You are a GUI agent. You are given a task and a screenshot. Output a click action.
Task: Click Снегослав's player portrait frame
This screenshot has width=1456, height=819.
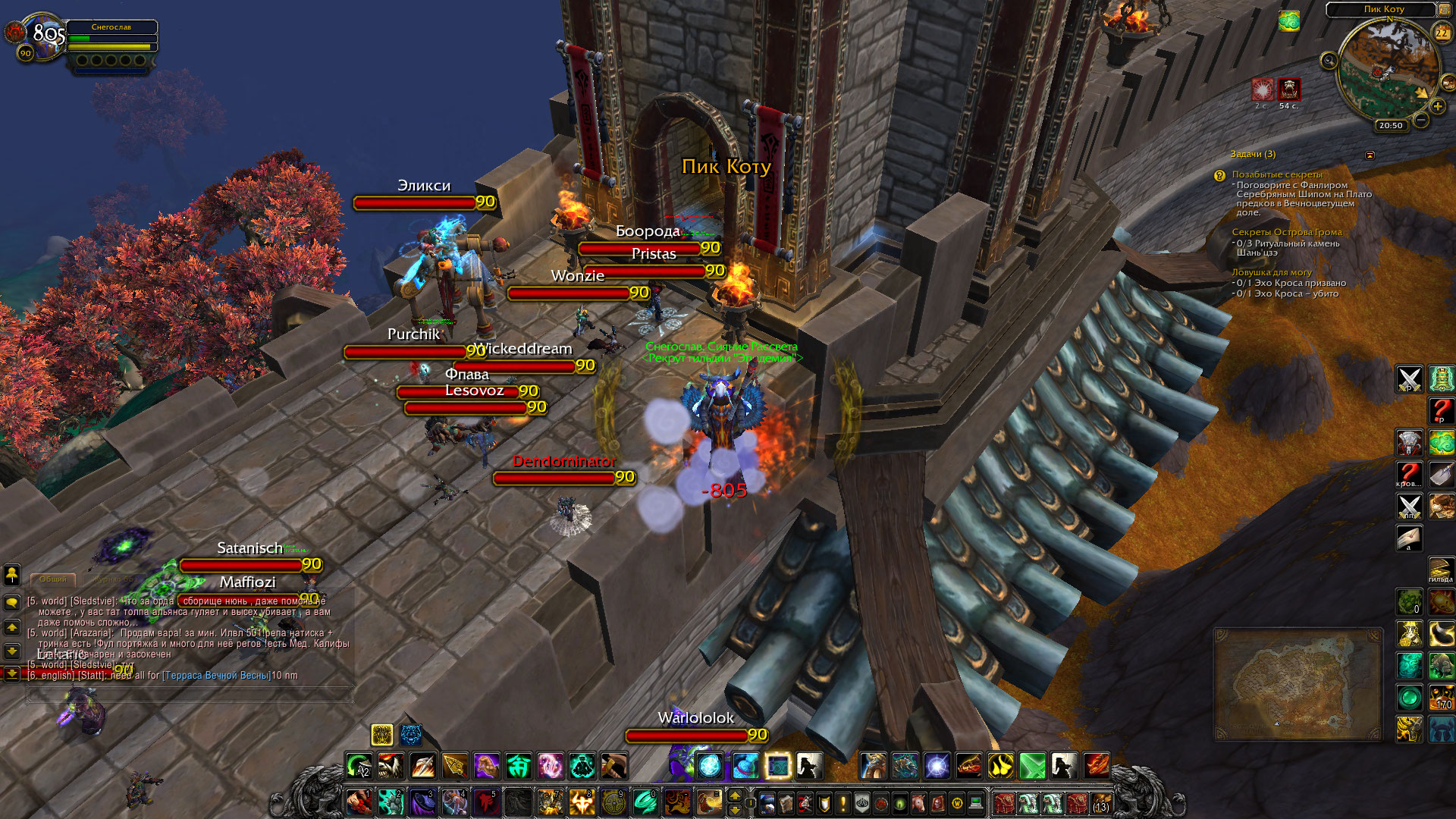pos(43,36)
